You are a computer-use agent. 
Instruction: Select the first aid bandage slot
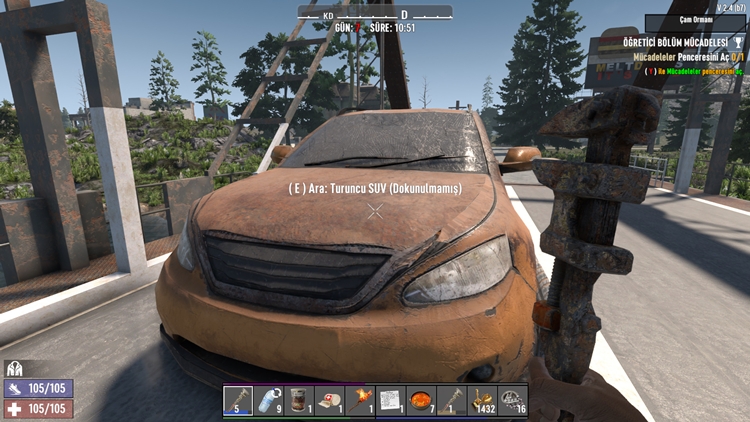(x=329, y=401)
